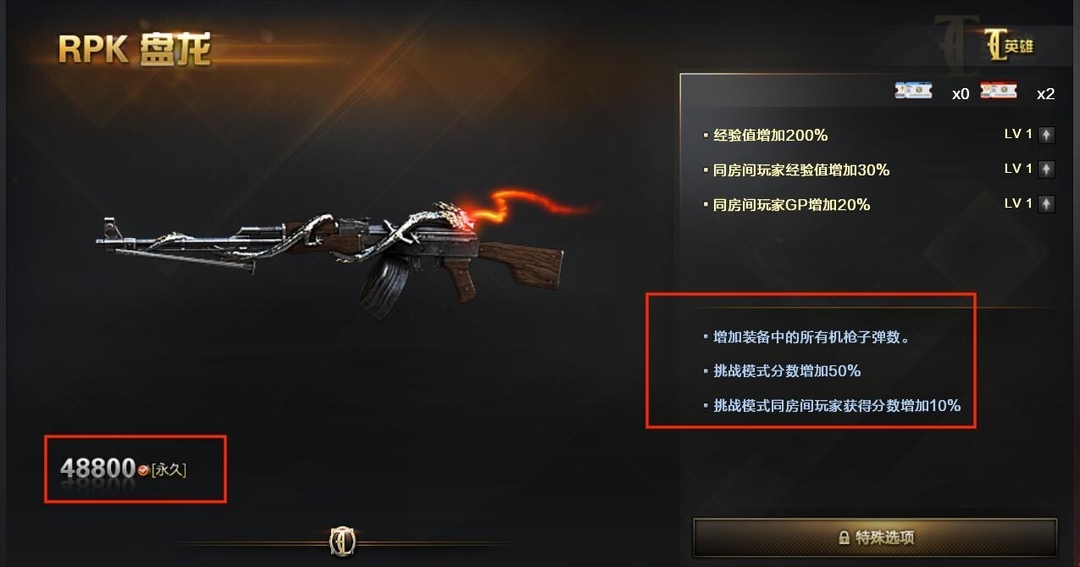Open the locked 特殊选项 special options button
Image resolution: width=1080 pixels, height=567 pixels.
coord(875,537)
